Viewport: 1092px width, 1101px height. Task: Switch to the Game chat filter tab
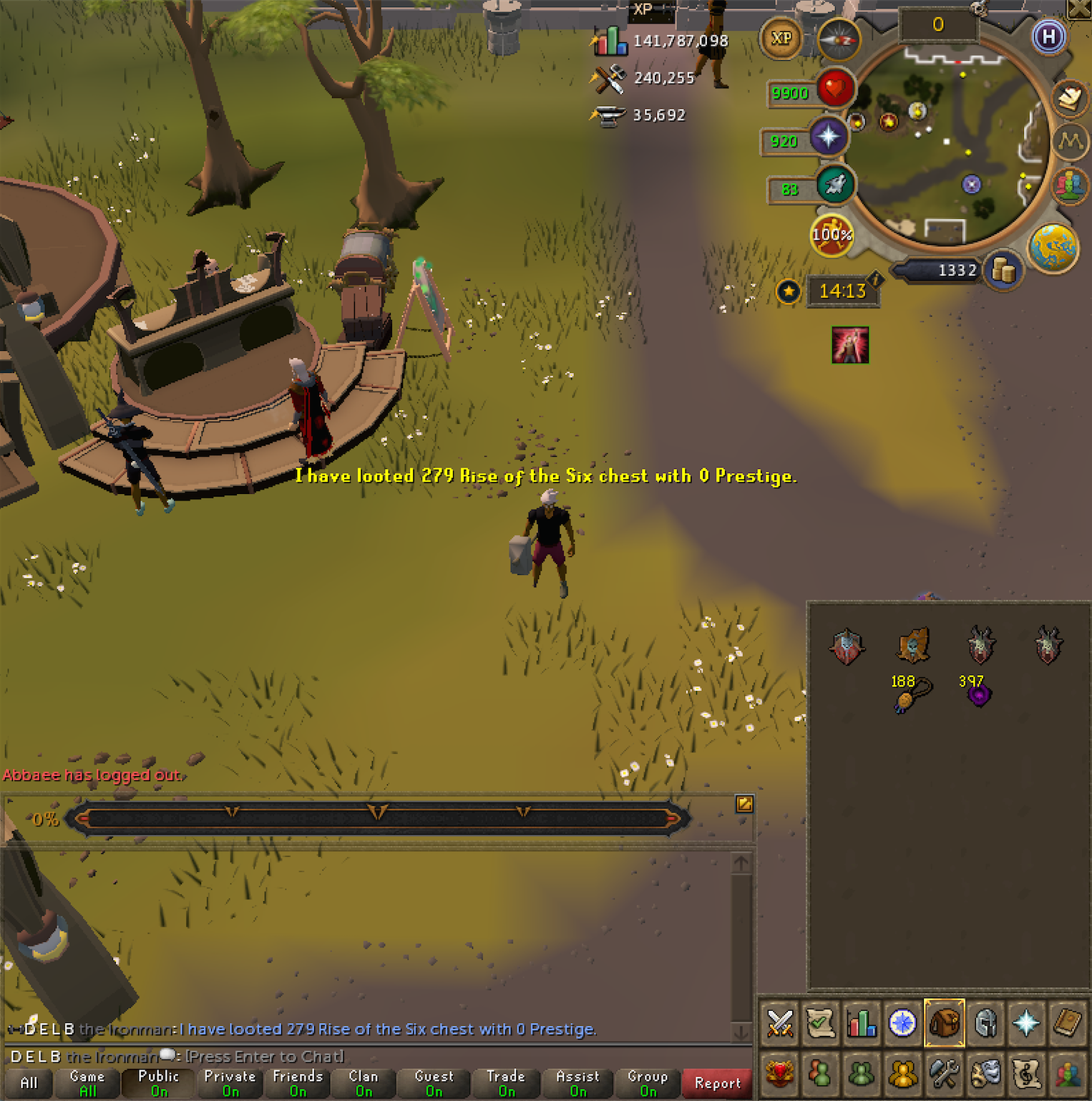click(87, 1082)
